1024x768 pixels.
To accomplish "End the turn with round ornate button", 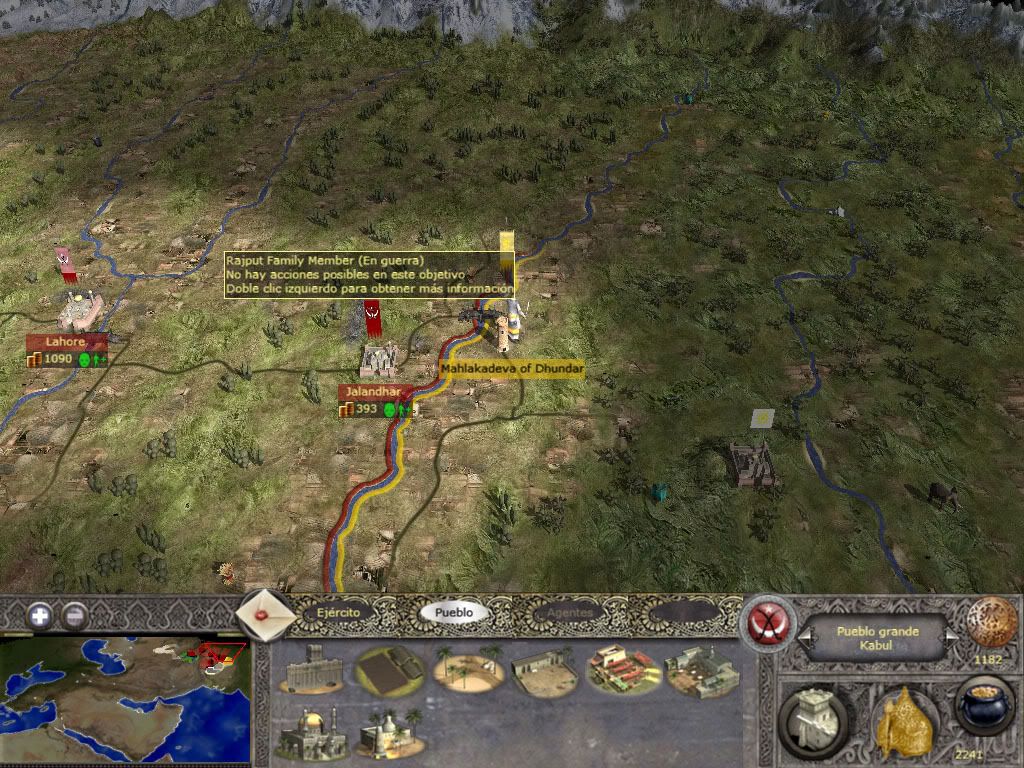I will 992,622.
